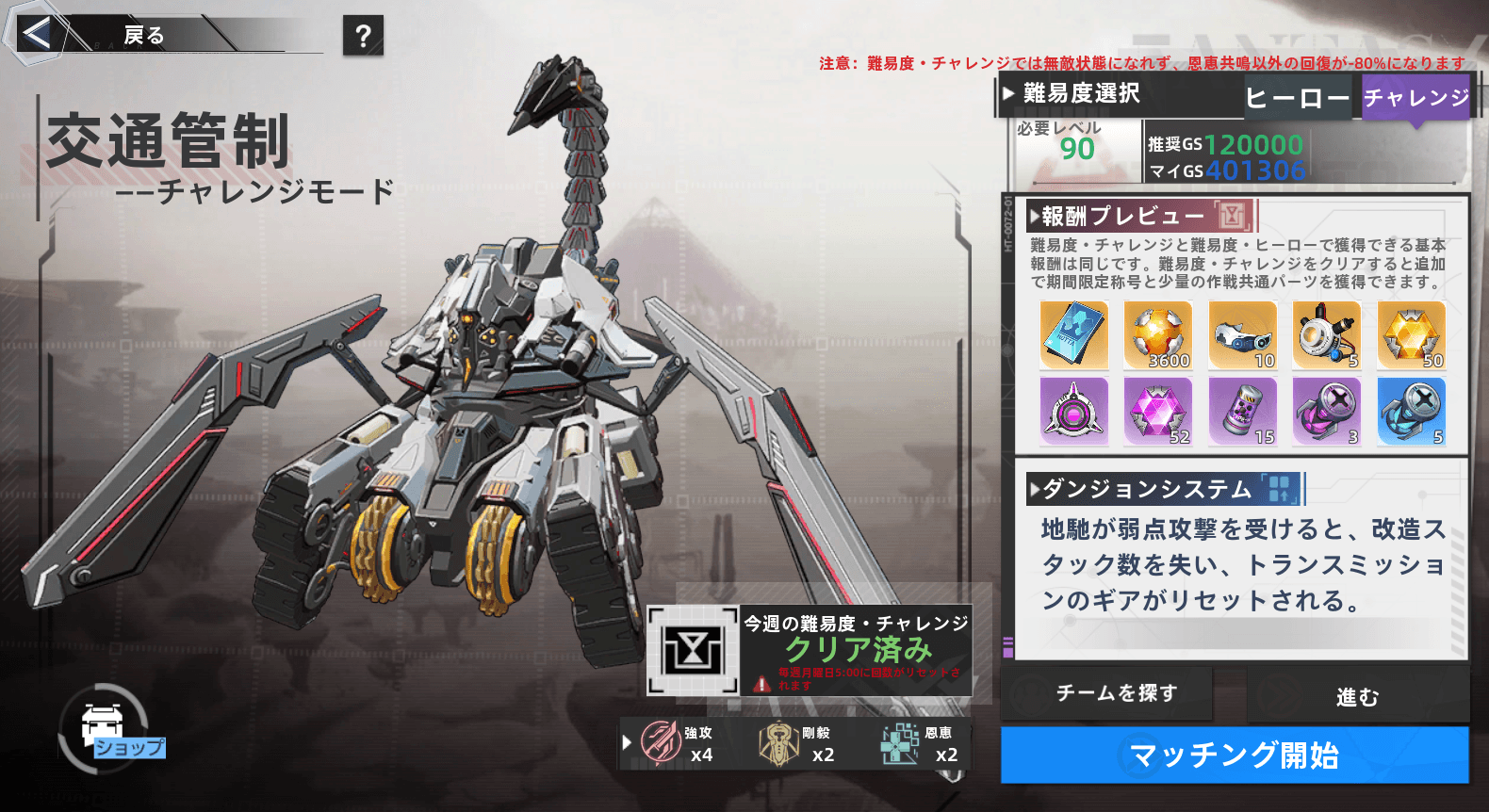This screenshot has height=812, width=1489.
Task: Start matchmaking with マッチング開始
Action: 1235,755
